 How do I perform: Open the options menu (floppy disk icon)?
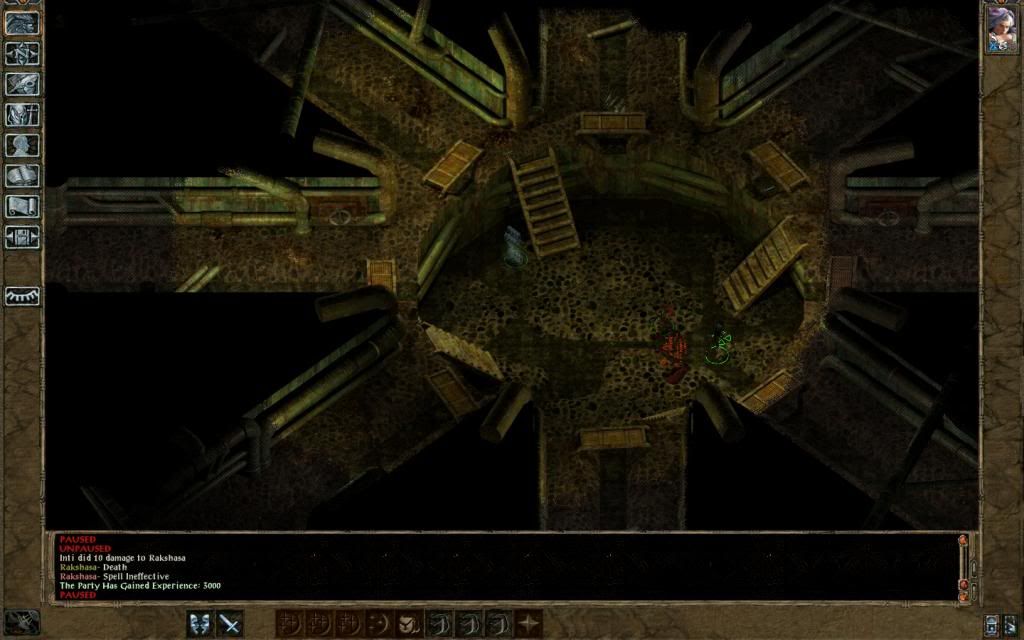(x=21, y=237)
